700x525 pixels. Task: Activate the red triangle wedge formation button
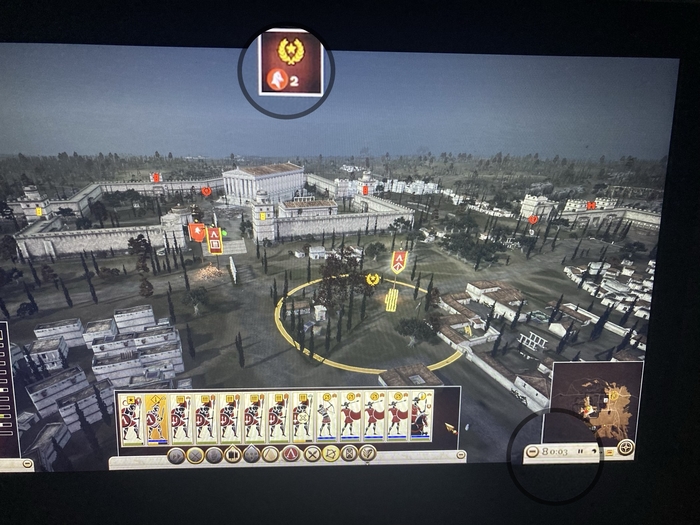[x=292, y=454]
